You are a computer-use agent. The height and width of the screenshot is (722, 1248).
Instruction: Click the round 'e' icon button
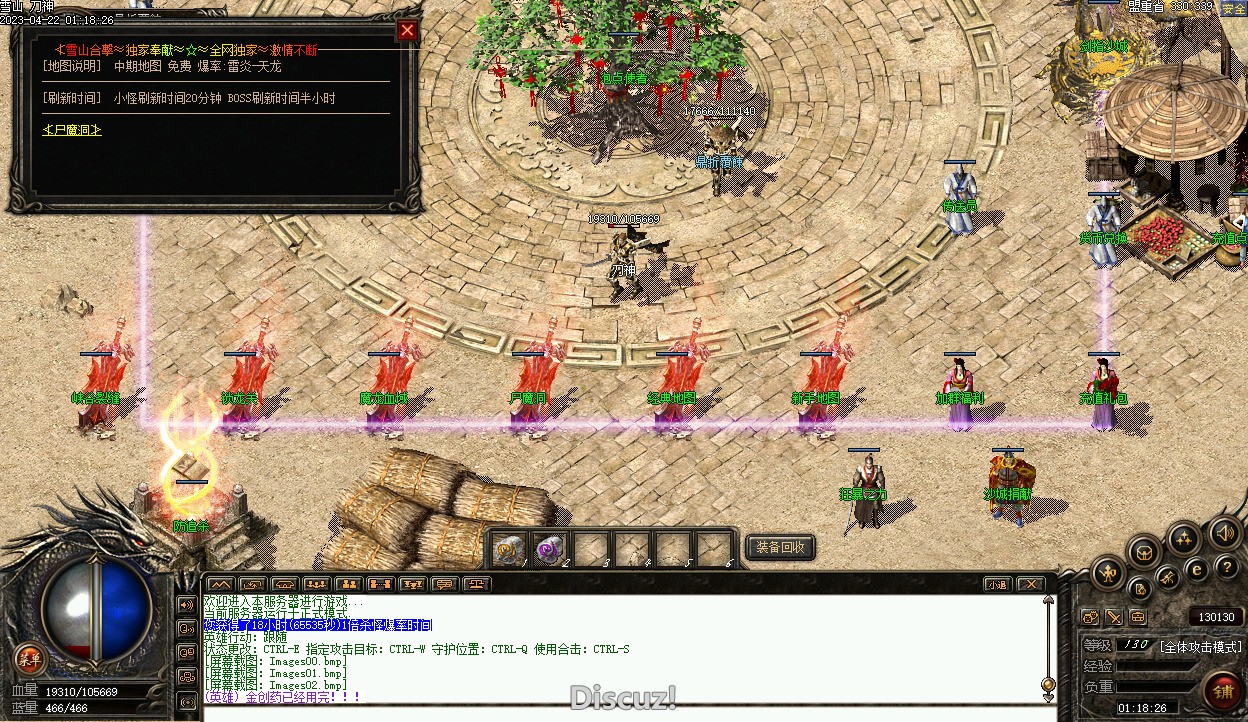(1196, 570)
